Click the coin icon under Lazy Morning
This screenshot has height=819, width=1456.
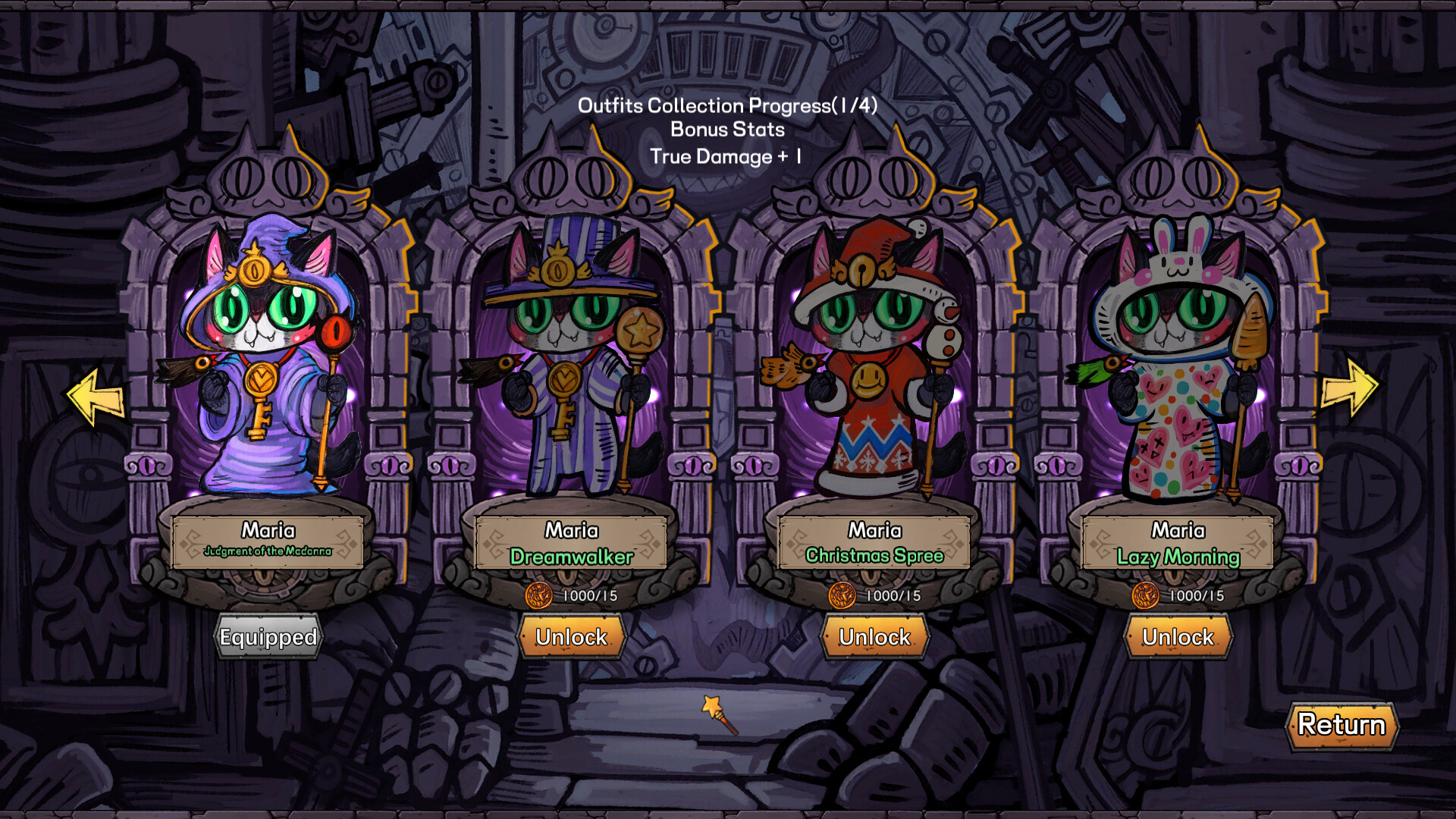tap(1147, 596)
